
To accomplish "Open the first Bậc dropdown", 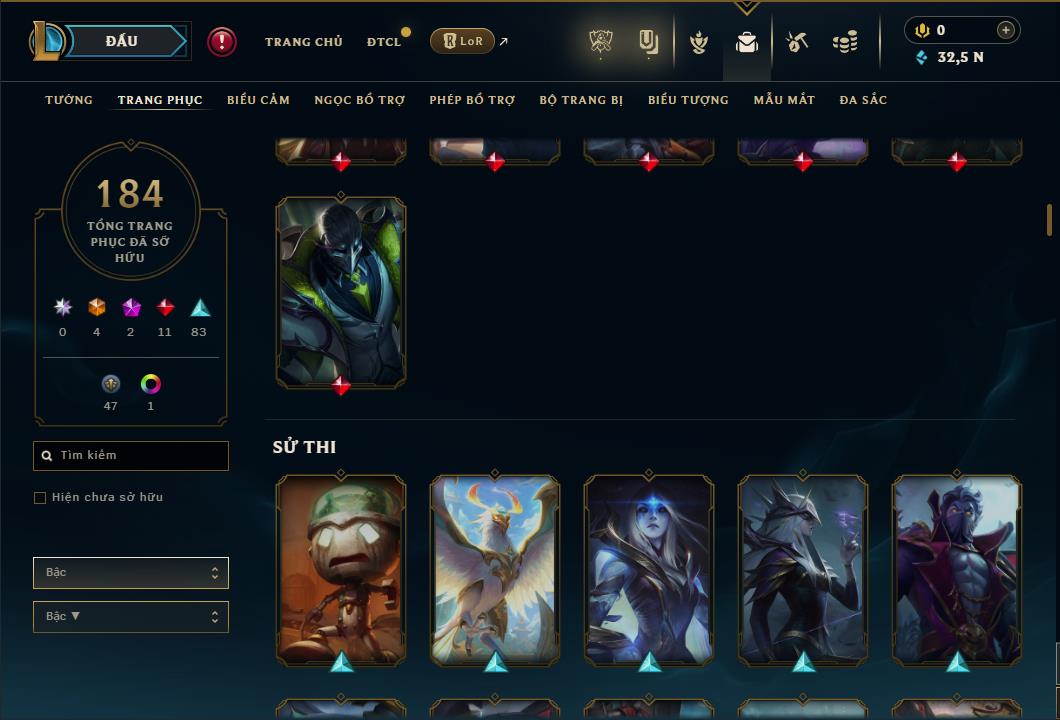I will click(x=131, y=573).
